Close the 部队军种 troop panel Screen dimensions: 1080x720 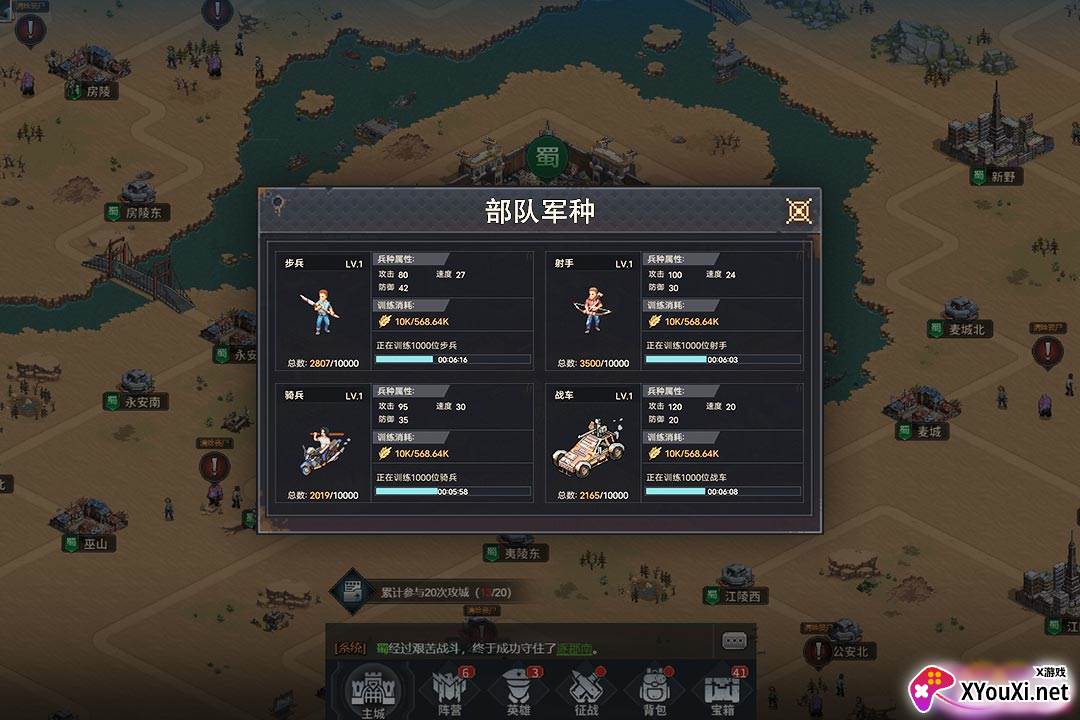tap(798, 211)
